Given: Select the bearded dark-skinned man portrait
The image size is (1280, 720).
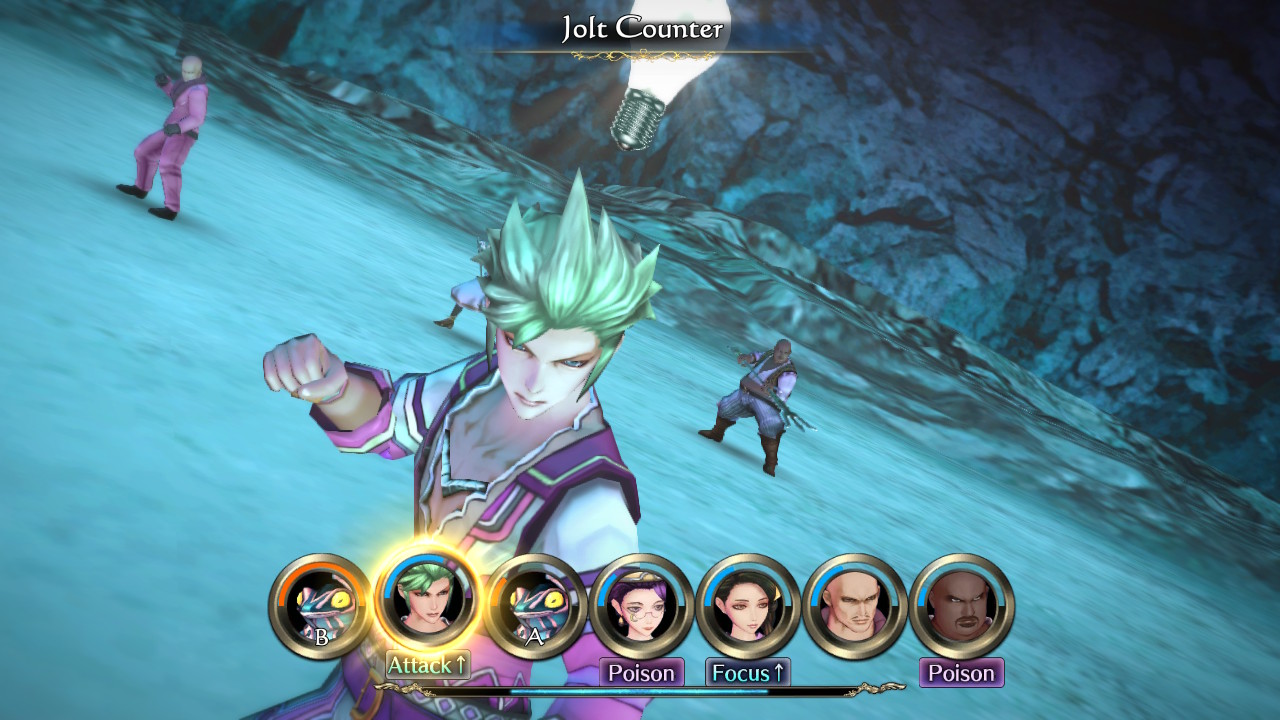Looking at the screenshot, I should tap(962, 606).
